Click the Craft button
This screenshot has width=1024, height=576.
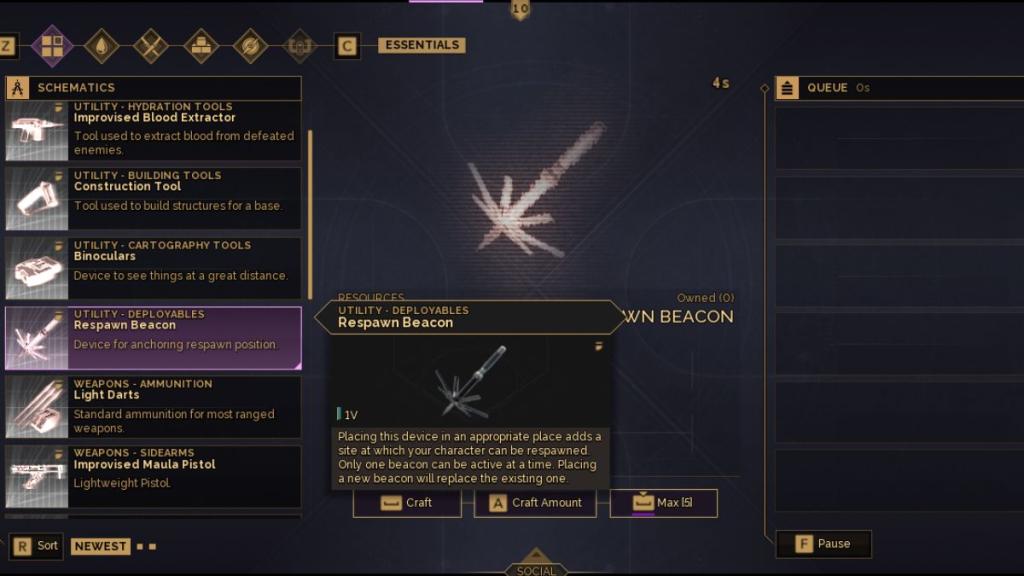(x=407, y=503)
